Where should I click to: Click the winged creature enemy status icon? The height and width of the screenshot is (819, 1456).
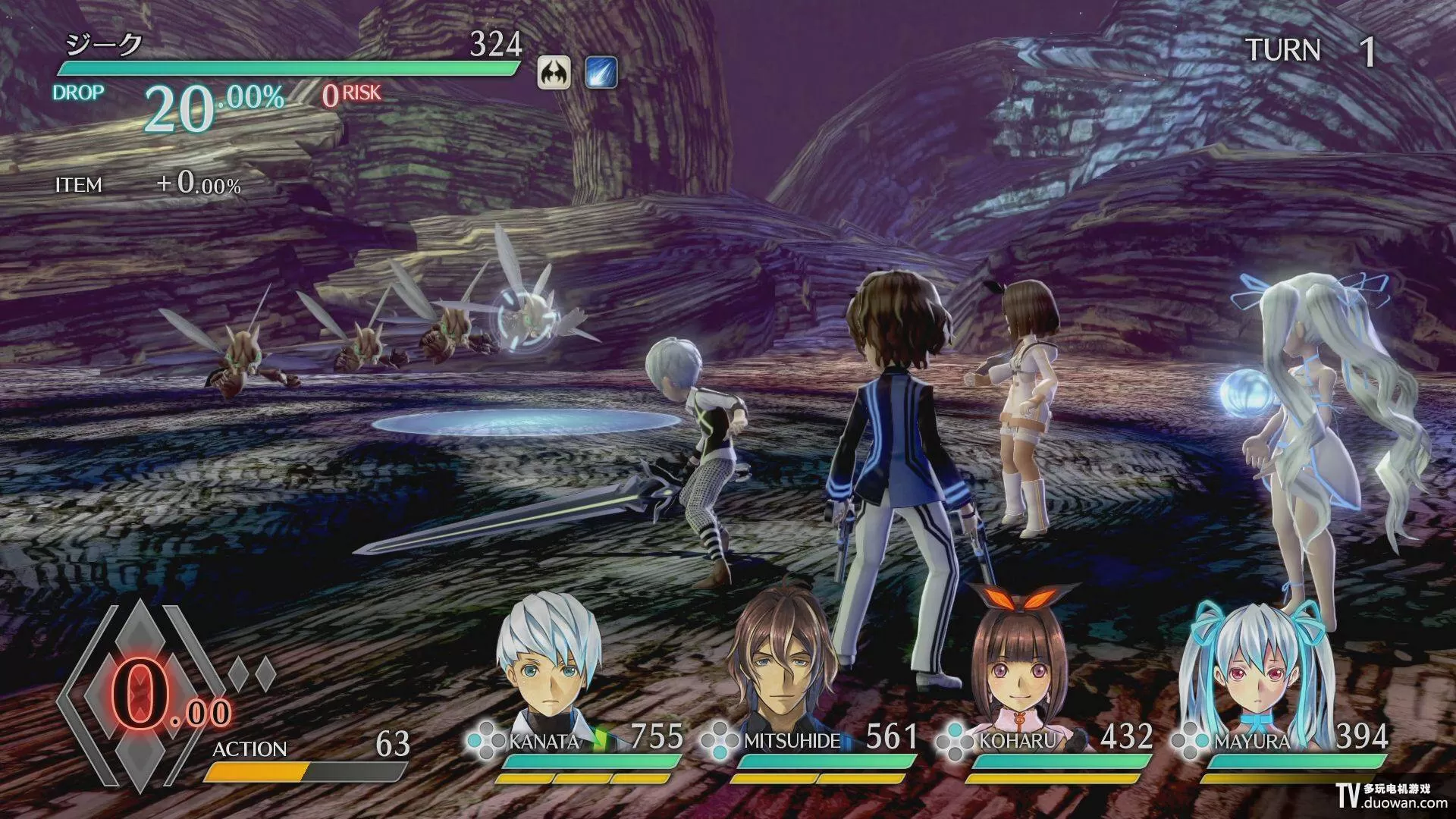pos(554,74)
